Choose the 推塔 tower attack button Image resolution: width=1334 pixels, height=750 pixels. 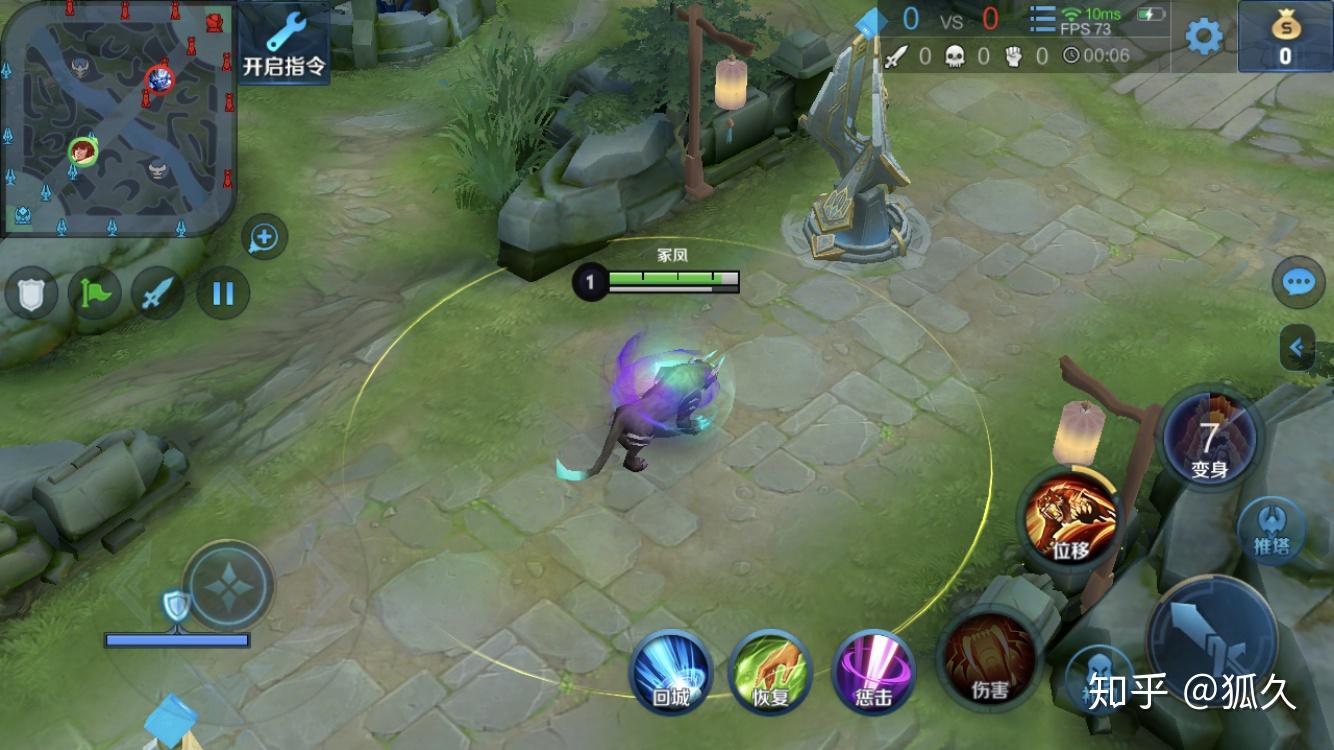(1271, 530)
